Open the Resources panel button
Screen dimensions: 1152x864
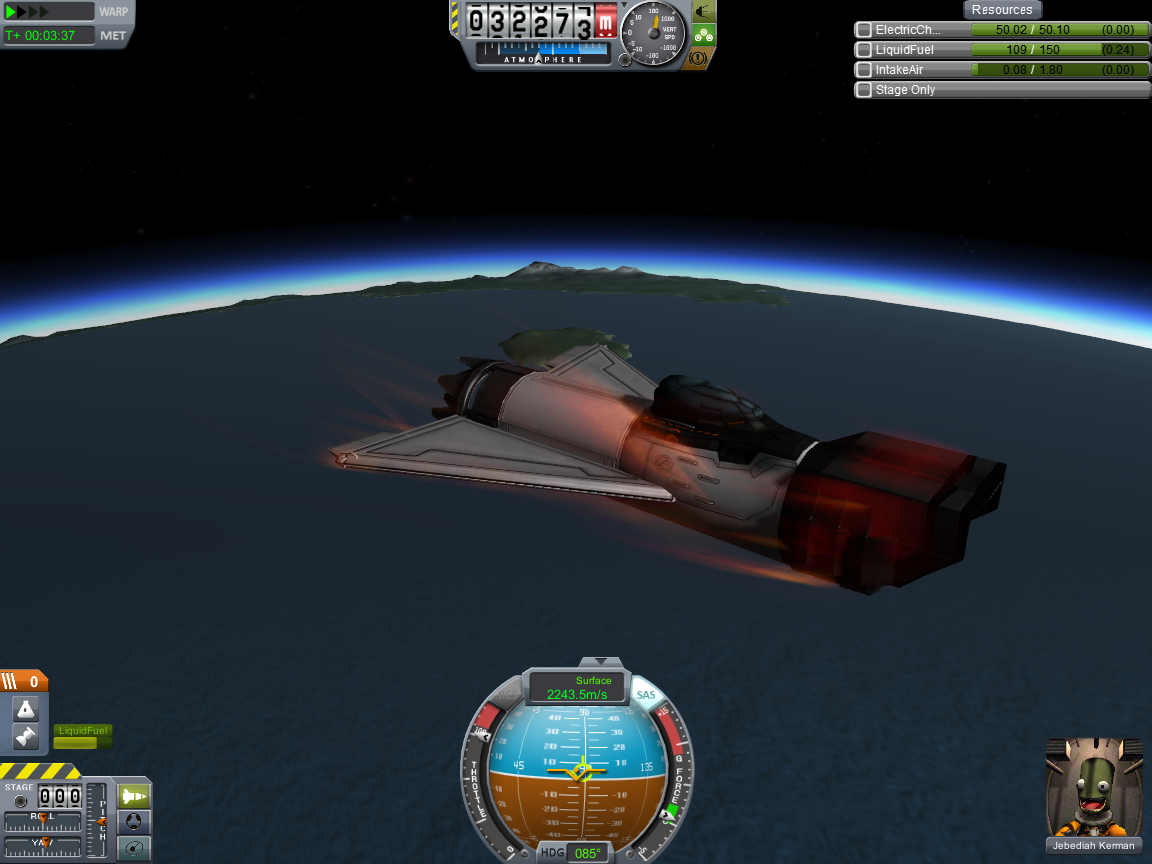click(x=1002, y=10)
